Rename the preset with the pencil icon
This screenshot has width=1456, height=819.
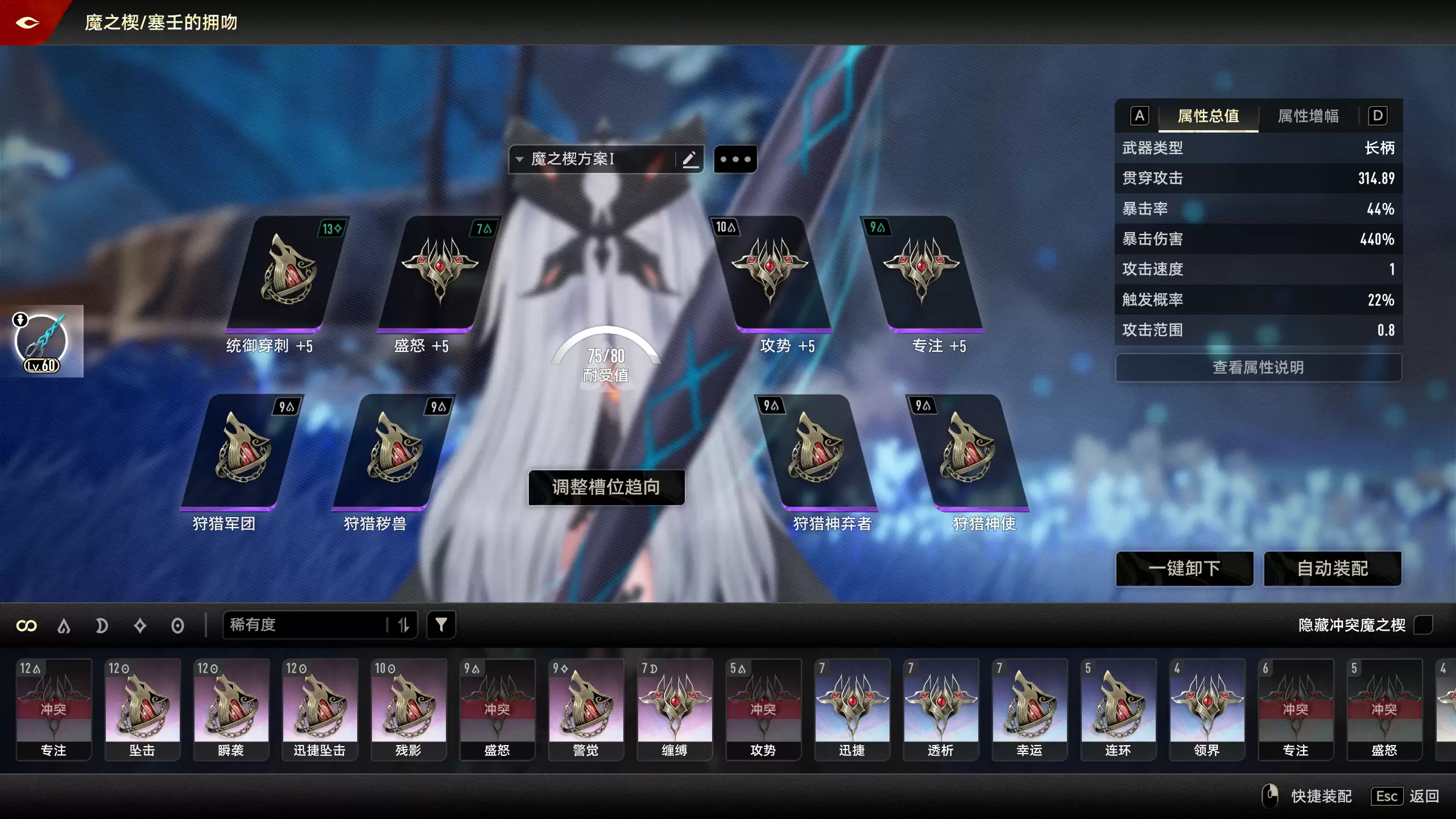(x=690, y=159)
